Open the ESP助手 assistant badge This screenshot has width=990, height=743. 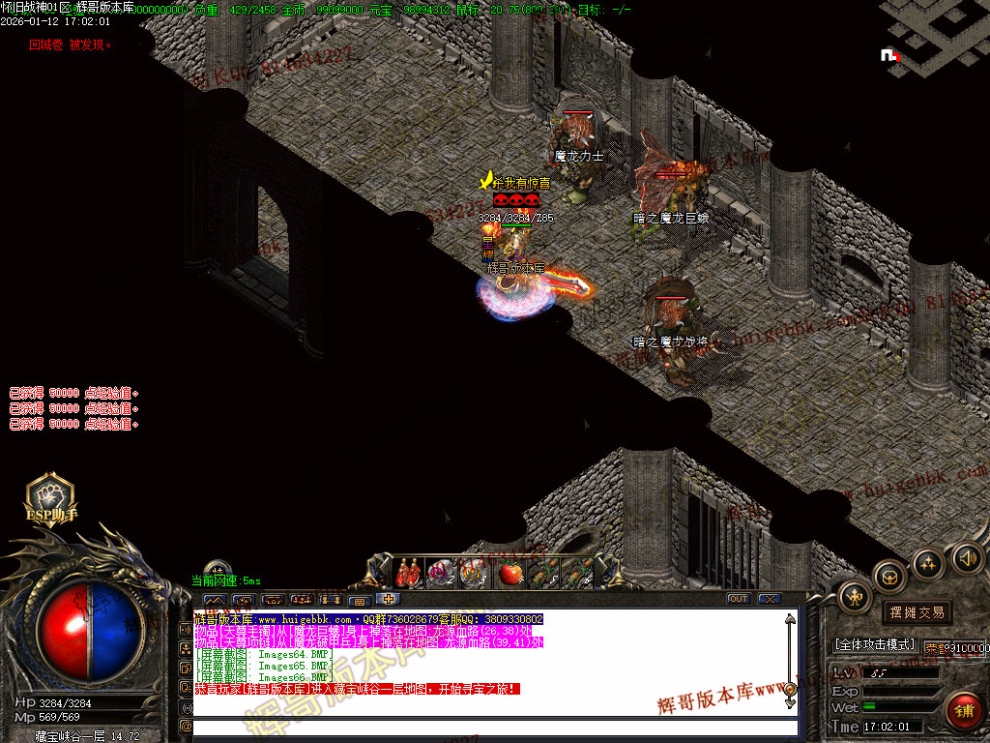52,502
